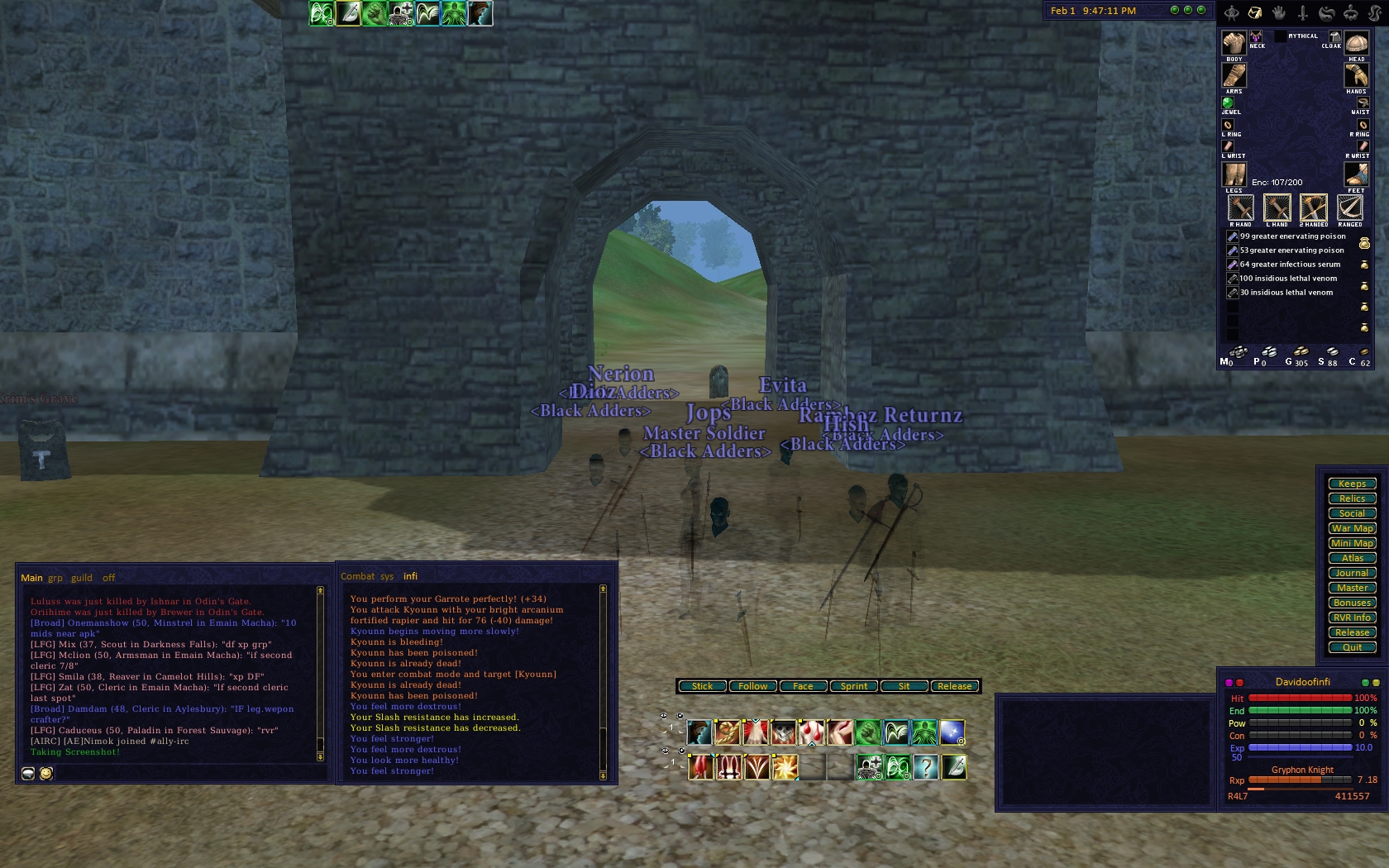Viewport: 1389px width, 868px height.
Task: Select the 64 greater infectious serum row
Action: (x=1290, y=265)
